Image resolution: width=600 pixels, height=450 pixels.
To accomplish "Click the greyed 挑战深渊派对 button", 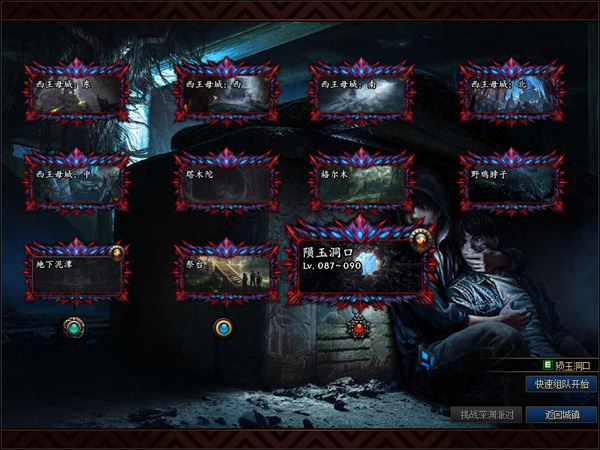I will point(486,414).
